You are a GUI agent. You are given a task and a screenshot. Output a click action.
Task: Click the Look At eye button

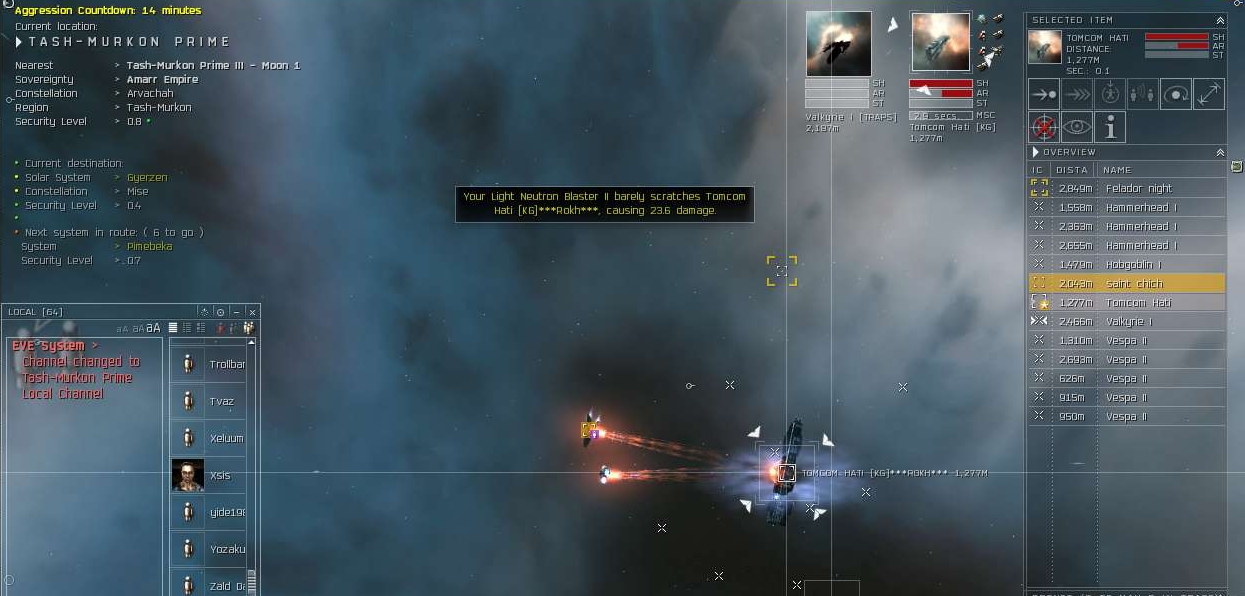[1077, 127]
